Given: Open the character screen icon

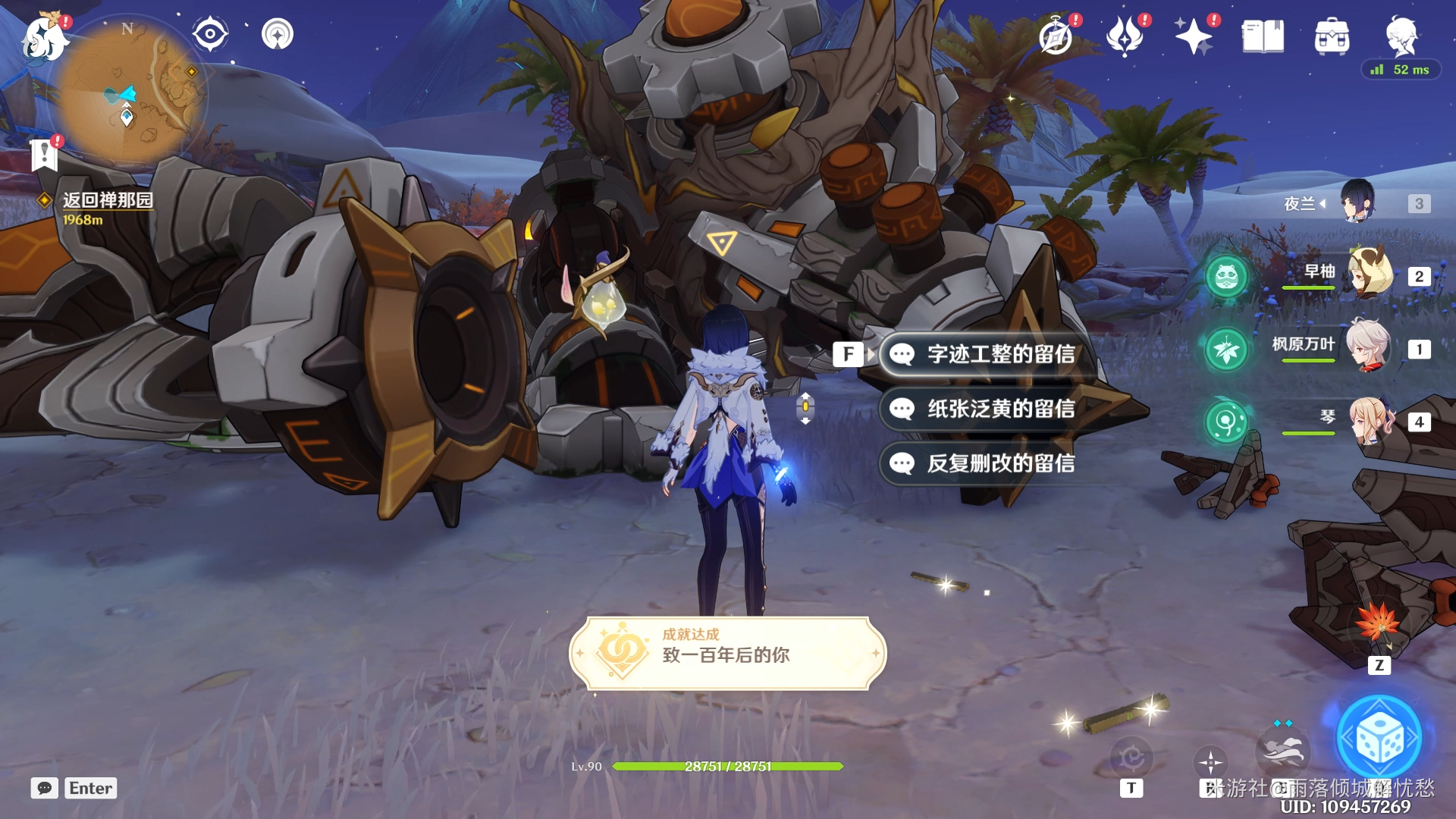Looking at the screenshot, I should (x=1401, y=35).
